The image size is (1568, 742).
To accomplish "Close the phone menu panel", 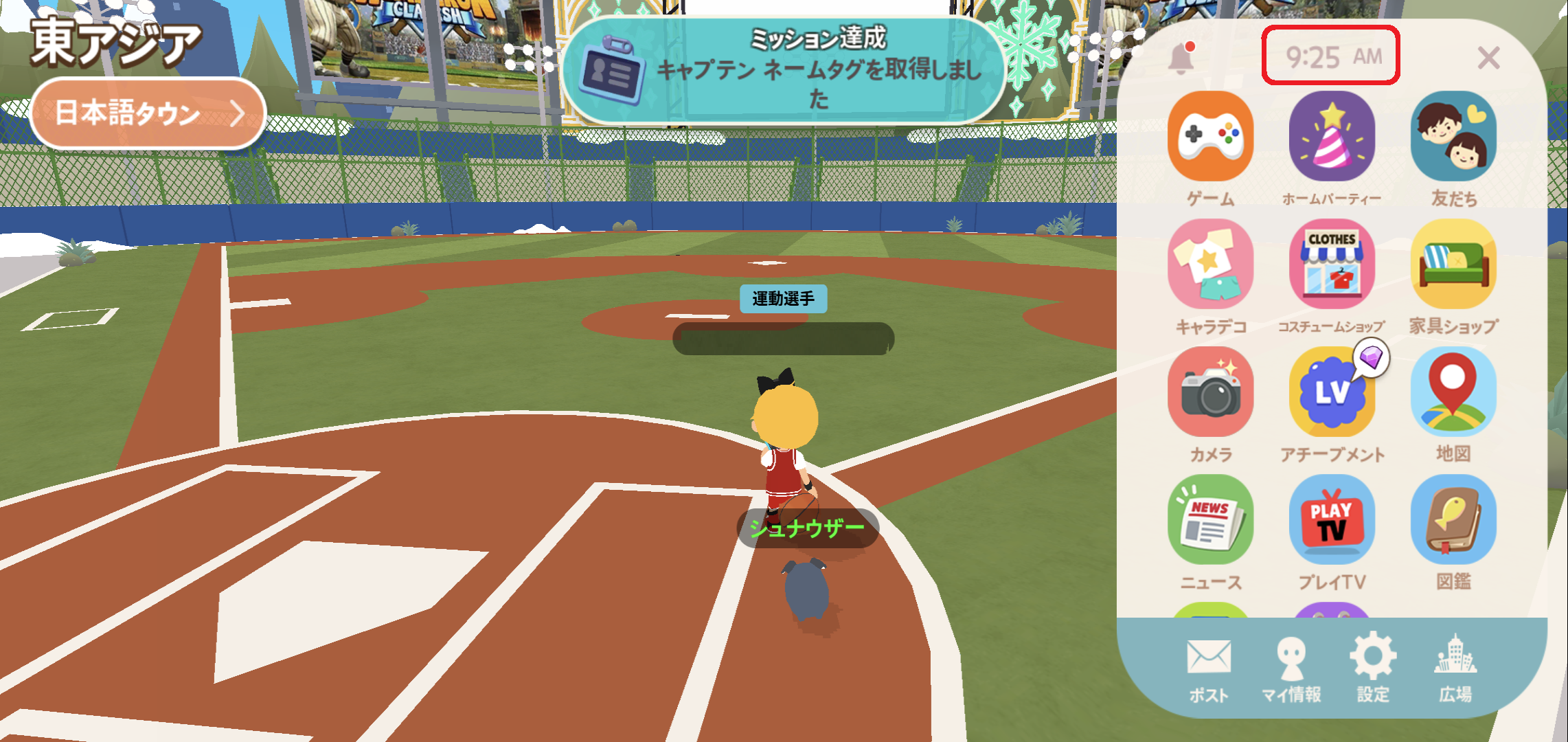I will 1488,58.
